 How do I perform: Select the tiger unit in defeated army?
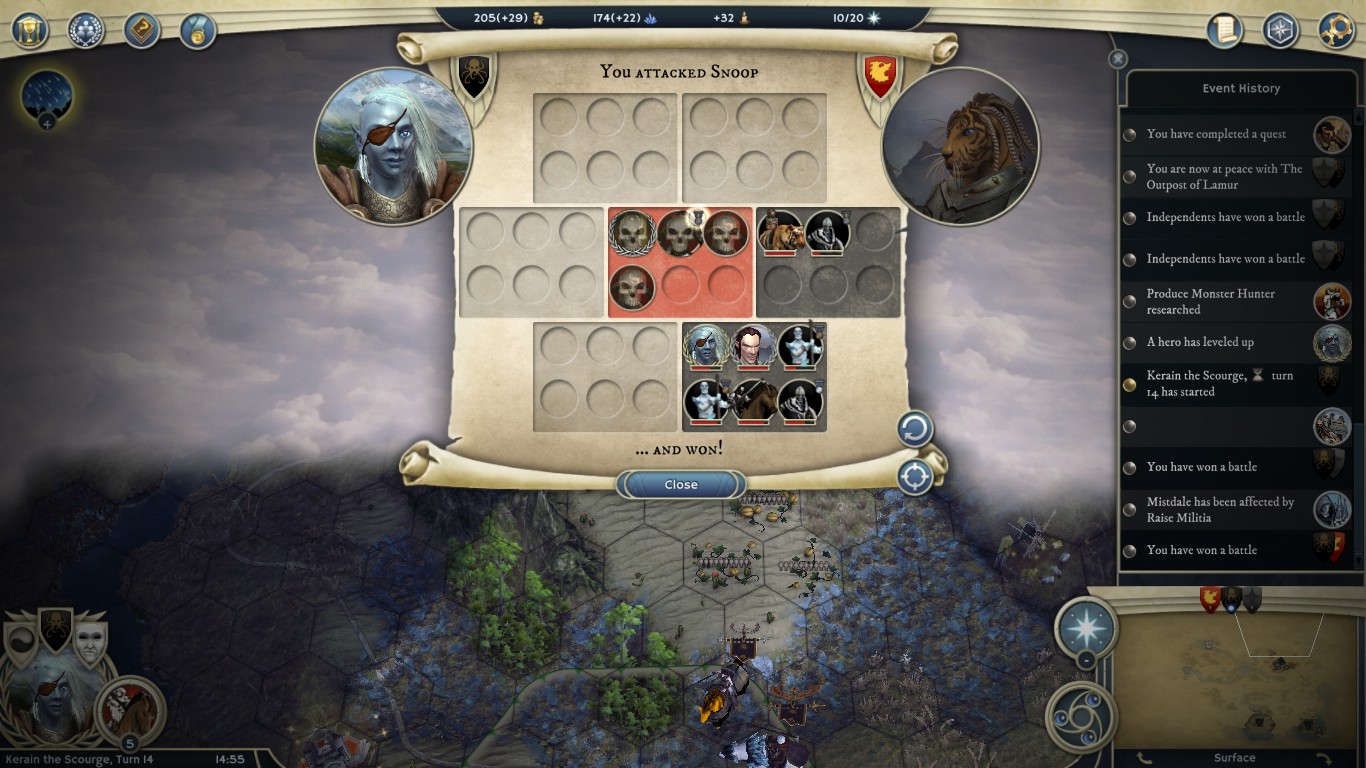(x=780, y=232)
